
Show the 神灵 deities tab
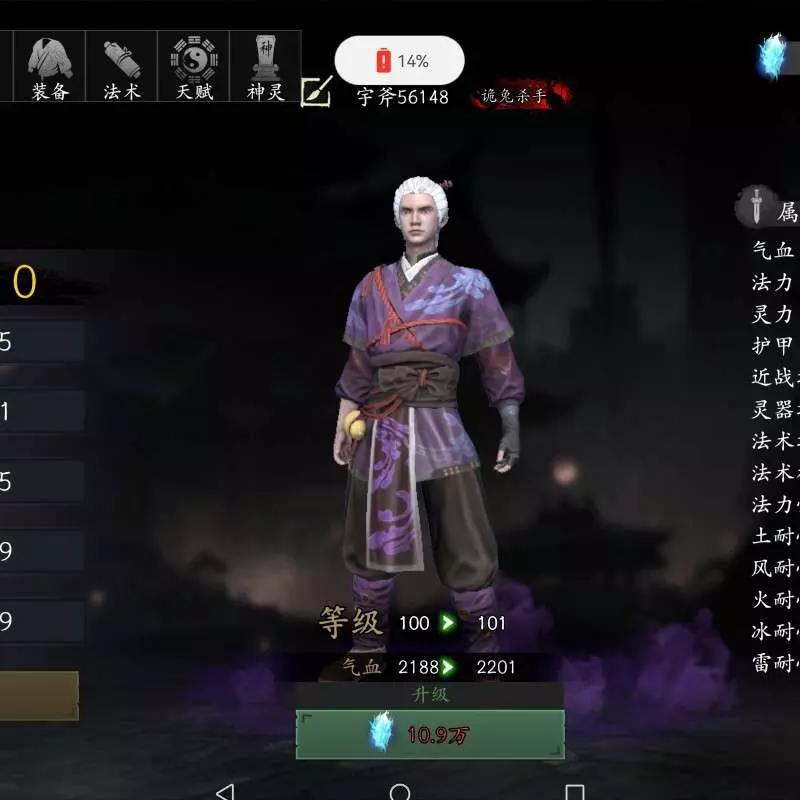(266, 66)
